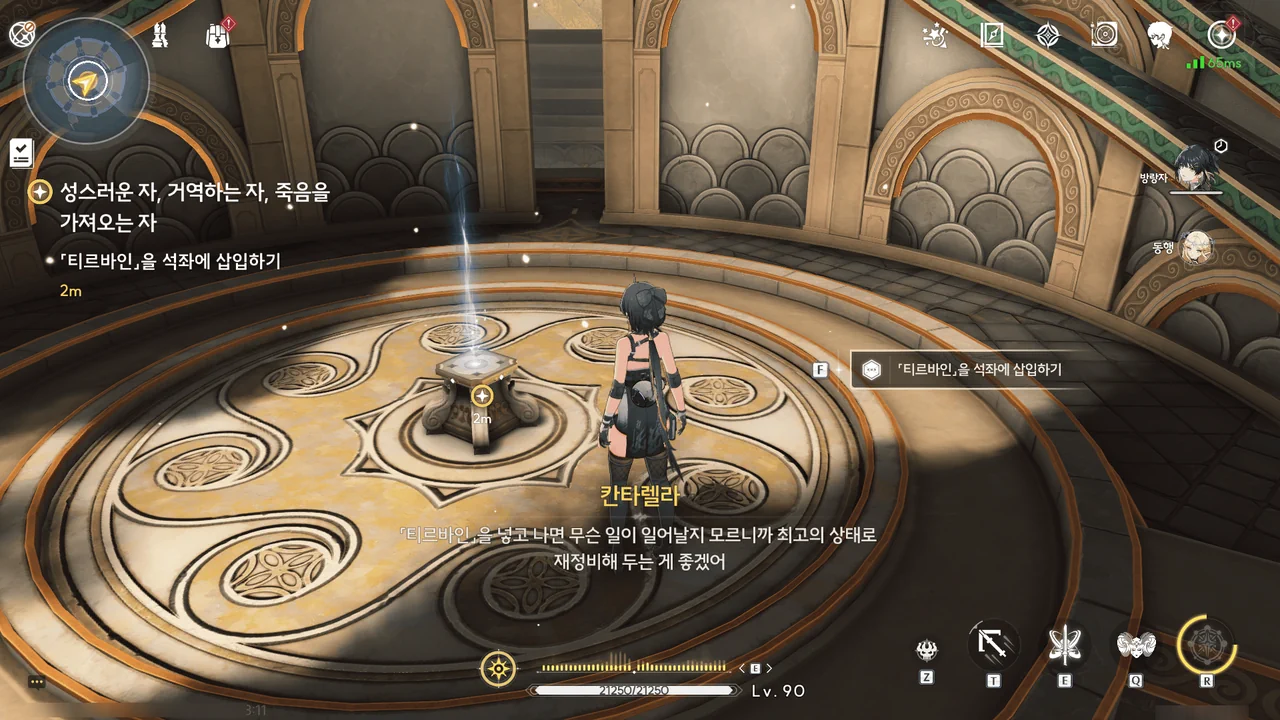Open the events icon with stars
Viewport: 1280px width, 720px height.
tap(935, 36)
